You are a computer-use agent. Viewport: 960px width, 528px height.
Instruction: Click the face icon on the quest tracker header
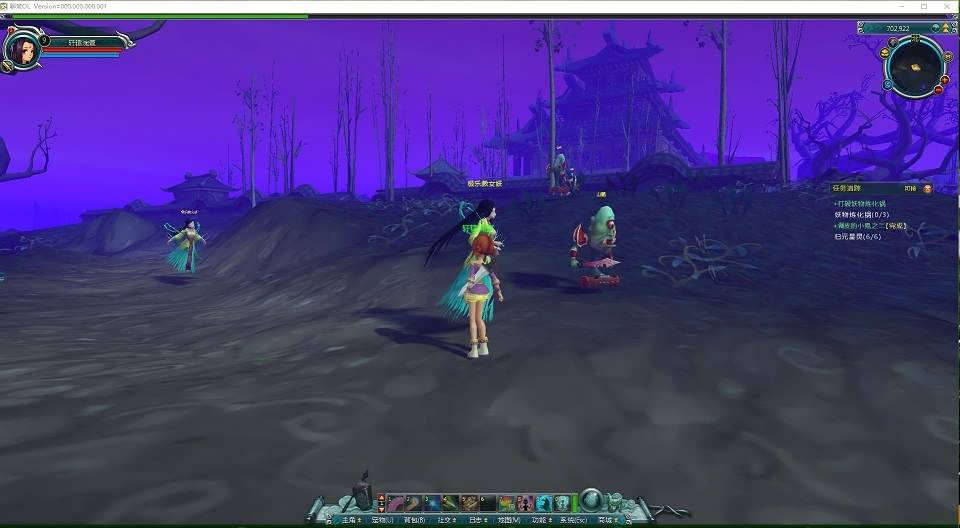[927, 187]
